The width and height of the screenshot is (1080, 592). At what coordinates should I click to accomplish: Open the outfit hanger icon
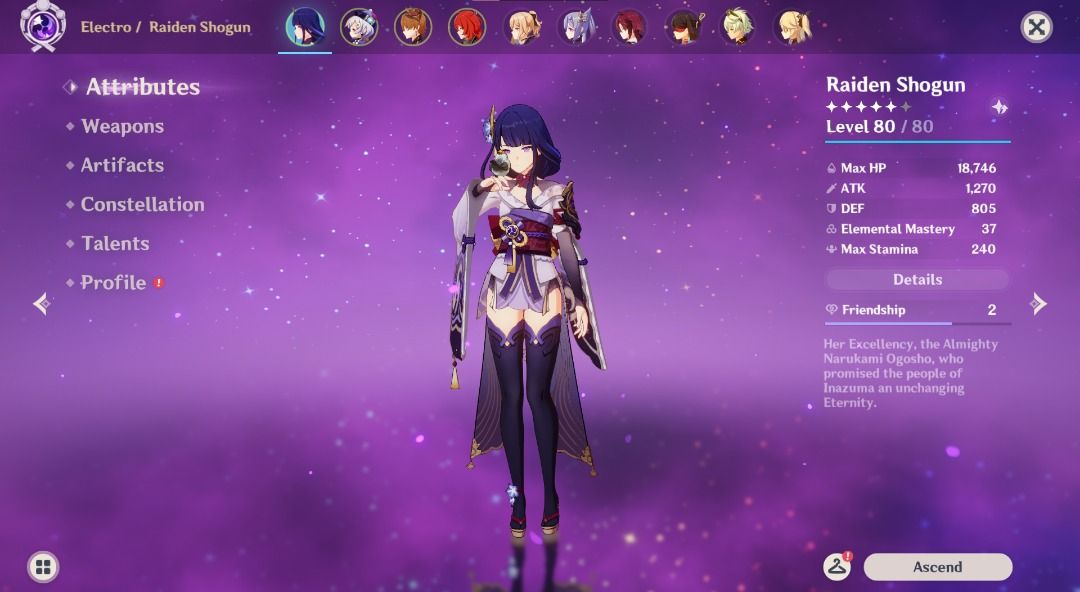[x=837, y=567]
